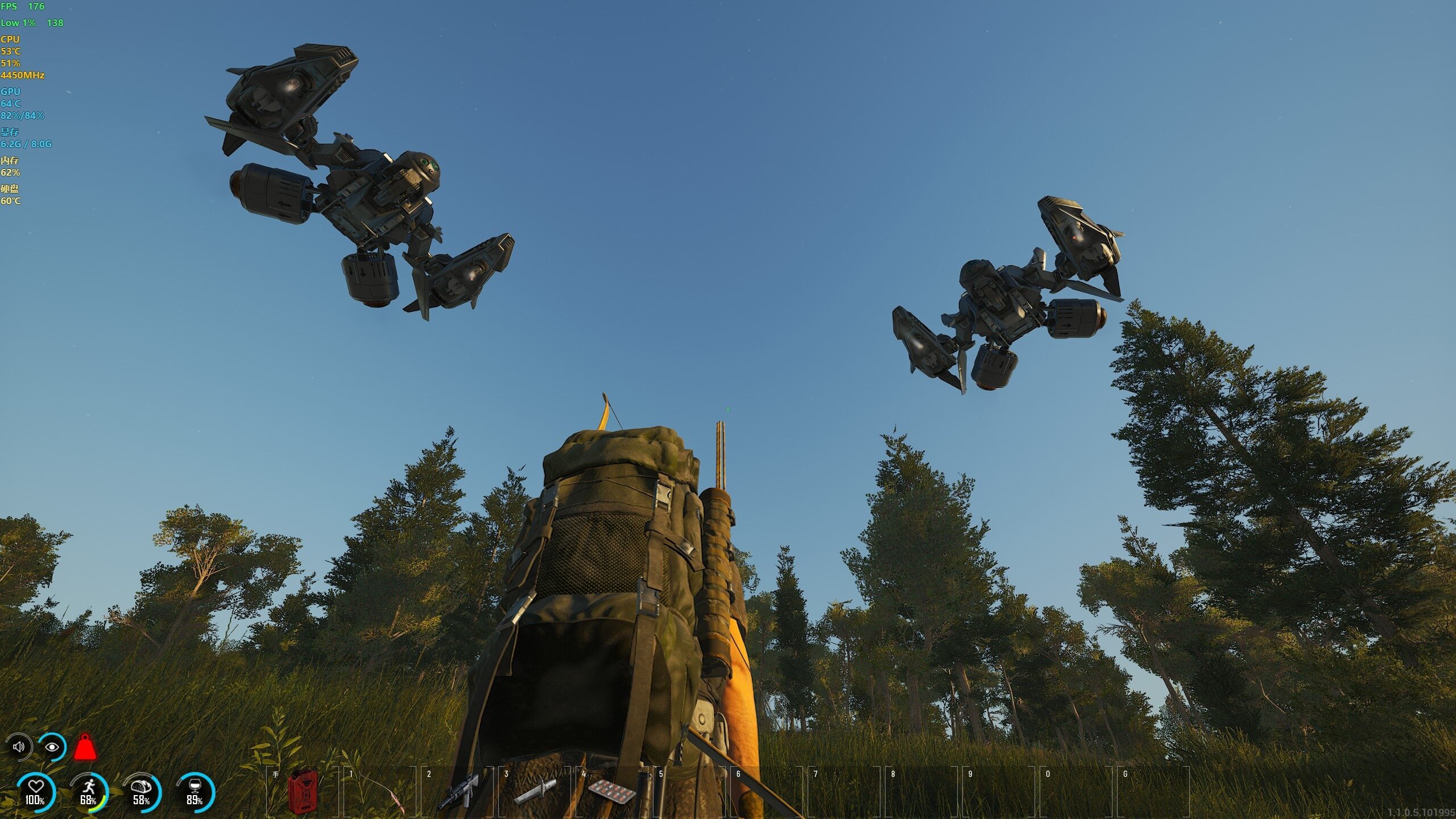Screen dimensions: 1456x819
Task: Click the health ring showing 100%
Action: [x=35, y=786]
